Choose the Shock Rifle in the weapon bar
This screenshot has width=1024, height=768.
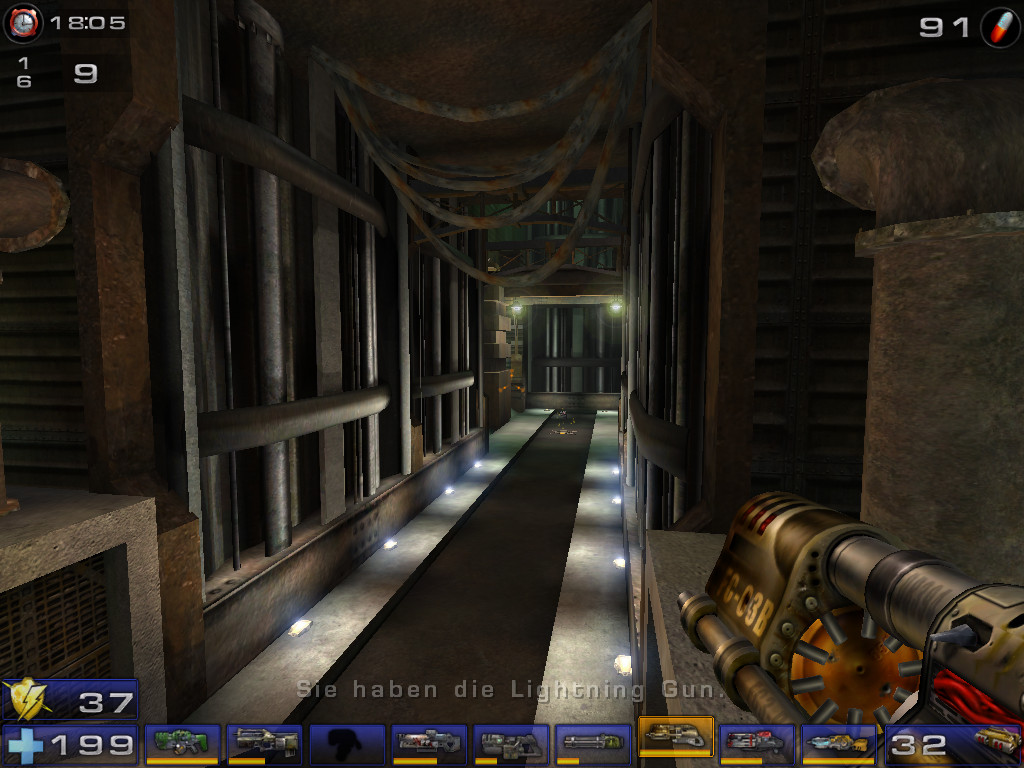tap(429, 744)
